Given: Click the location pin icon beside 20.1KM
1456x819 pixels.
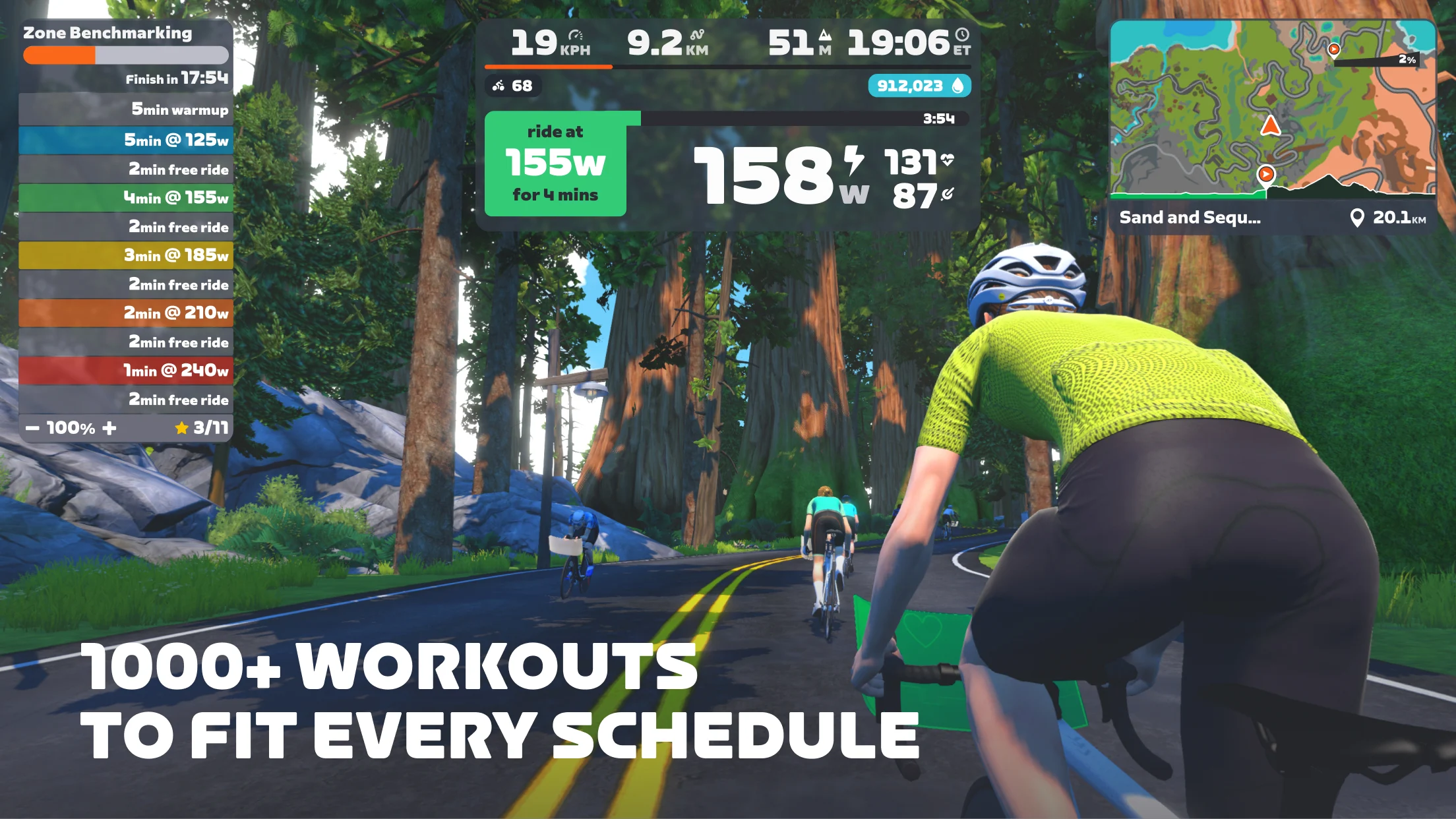Looking at the screenshot, I should coord(1359,216).
